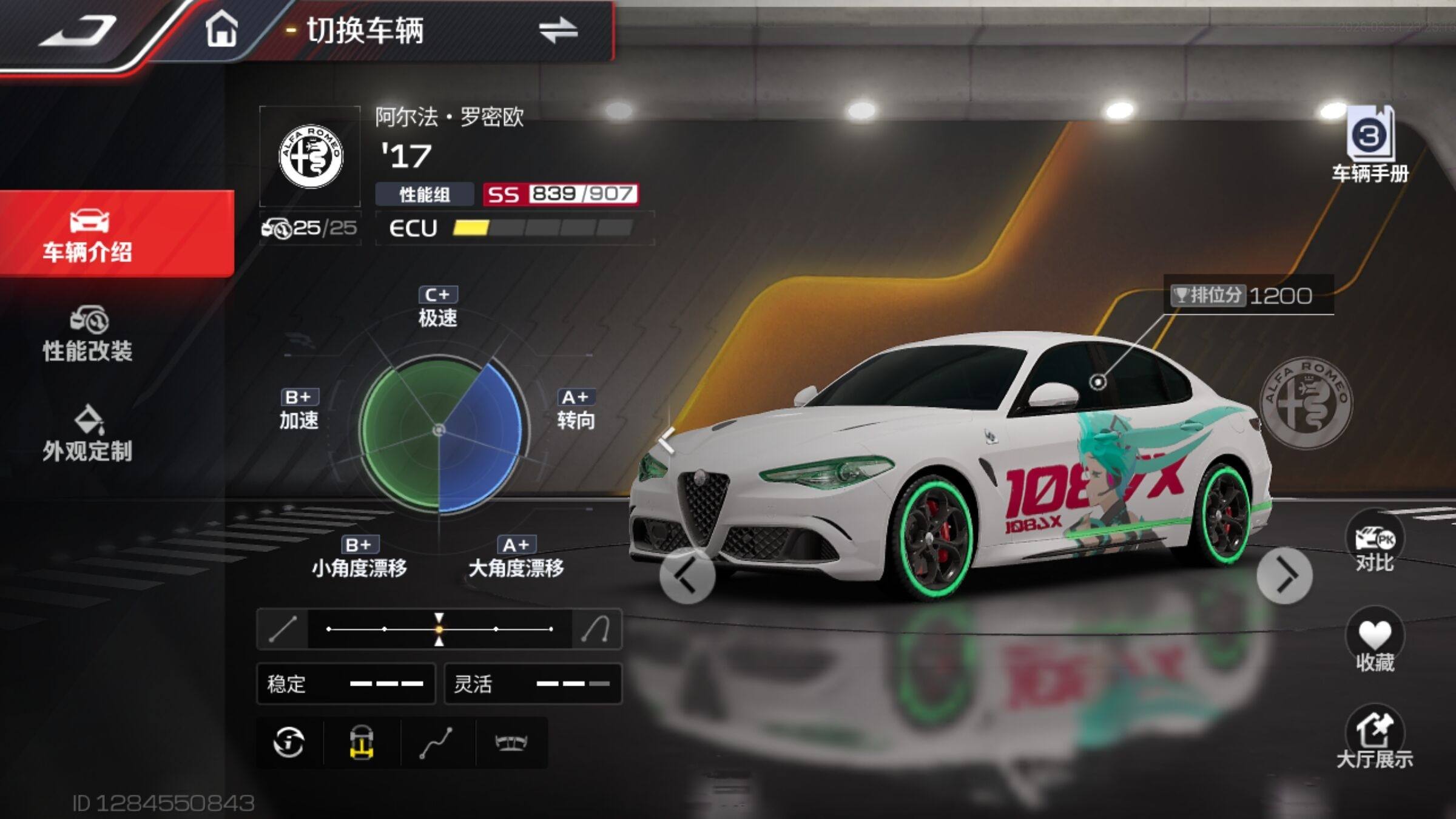Show the previous car with left arrow
The width and height of the screenshot is (1456, 819).
[687, 576]
